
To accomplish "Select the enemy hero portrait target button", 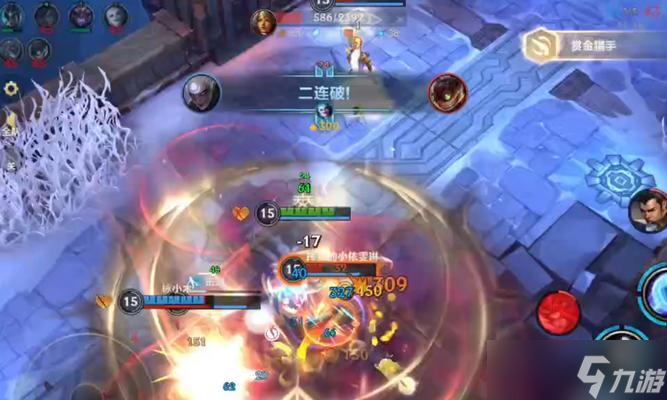I will pos(645,211).
